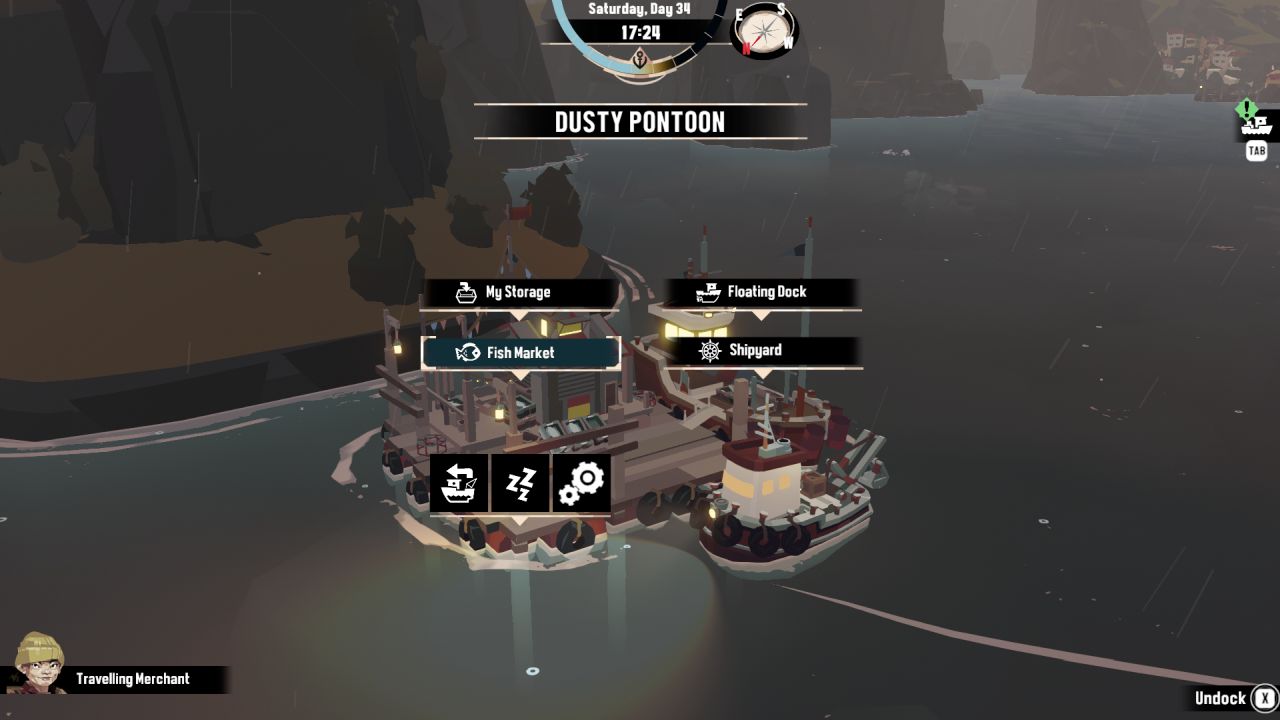Click the boat cargo transfer icon
The height and width of the screenshot is (720, 1280).
(x=459, y=484)
